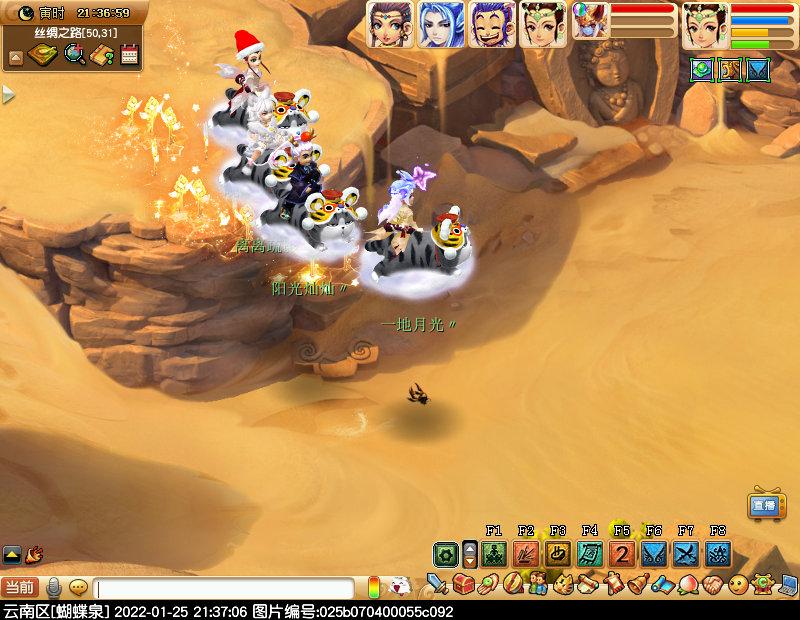Click the pet portrait beside red bar
This screenshot has height=620, width=800.
click(590, 21)
